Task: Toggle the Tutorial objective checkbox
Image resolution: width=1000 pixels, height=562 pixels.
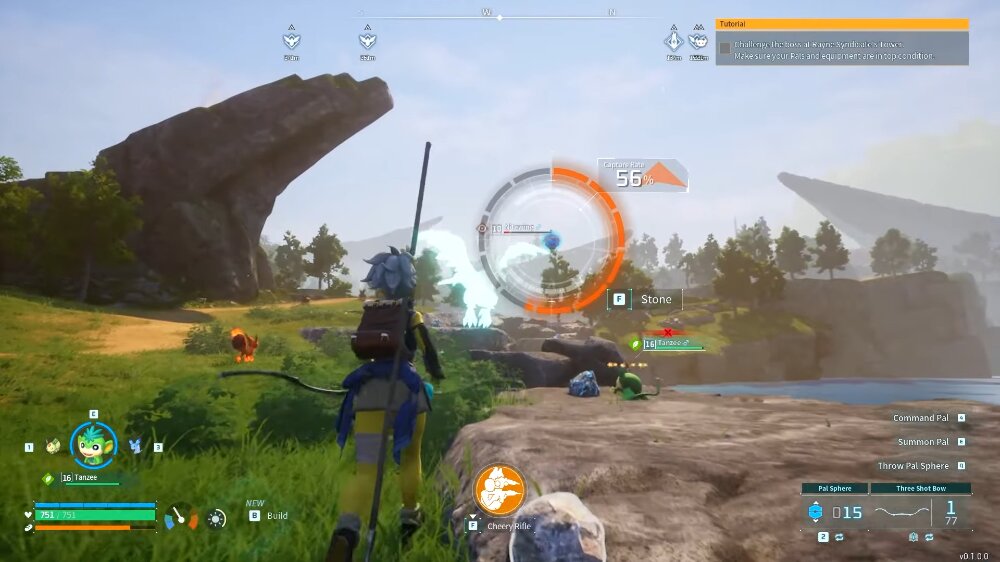Action: pyautogui.click(x=724, y=47)
